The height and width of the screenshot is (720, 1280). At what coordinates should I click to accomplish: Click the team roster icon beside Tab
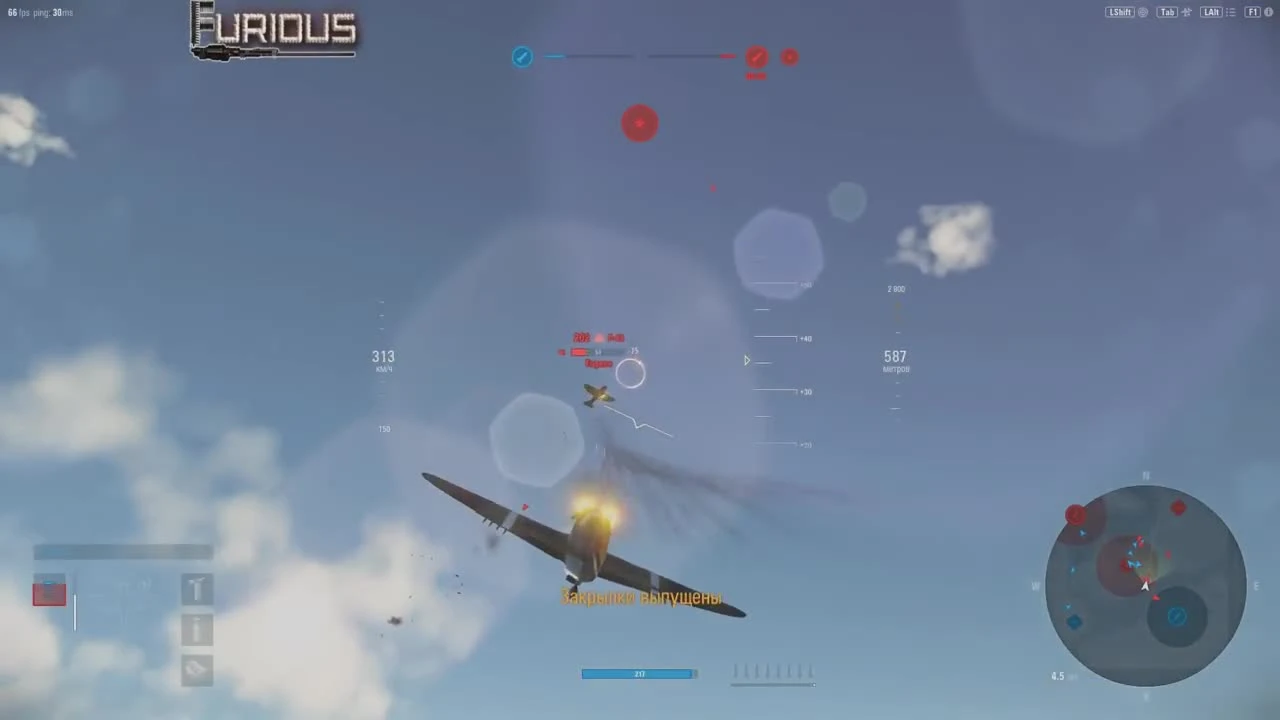pos(1186,12)
